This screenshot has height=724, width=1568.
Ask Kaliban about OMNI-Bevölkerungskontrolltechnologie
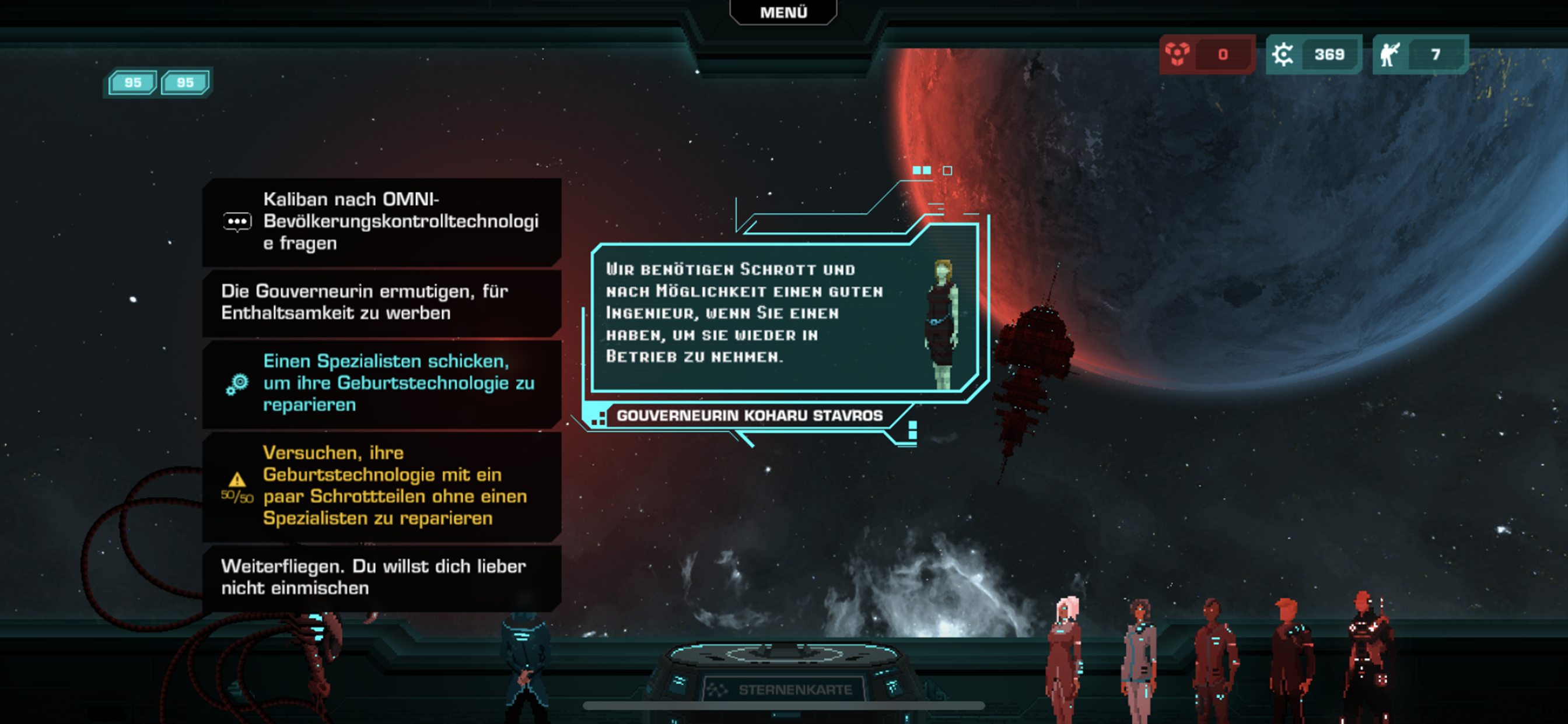(381, 222)
